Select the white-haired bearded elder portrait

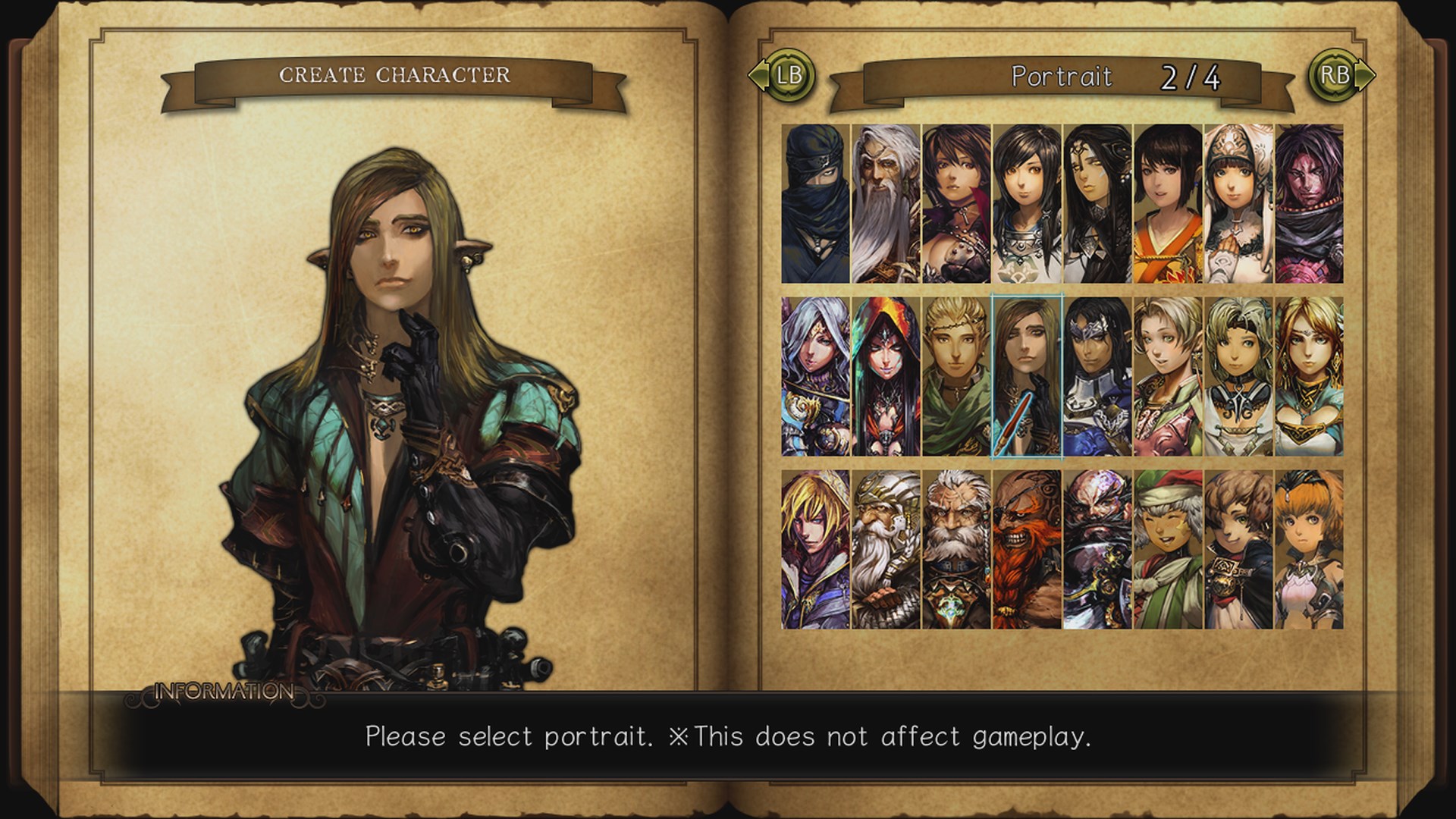coord(886,205)
